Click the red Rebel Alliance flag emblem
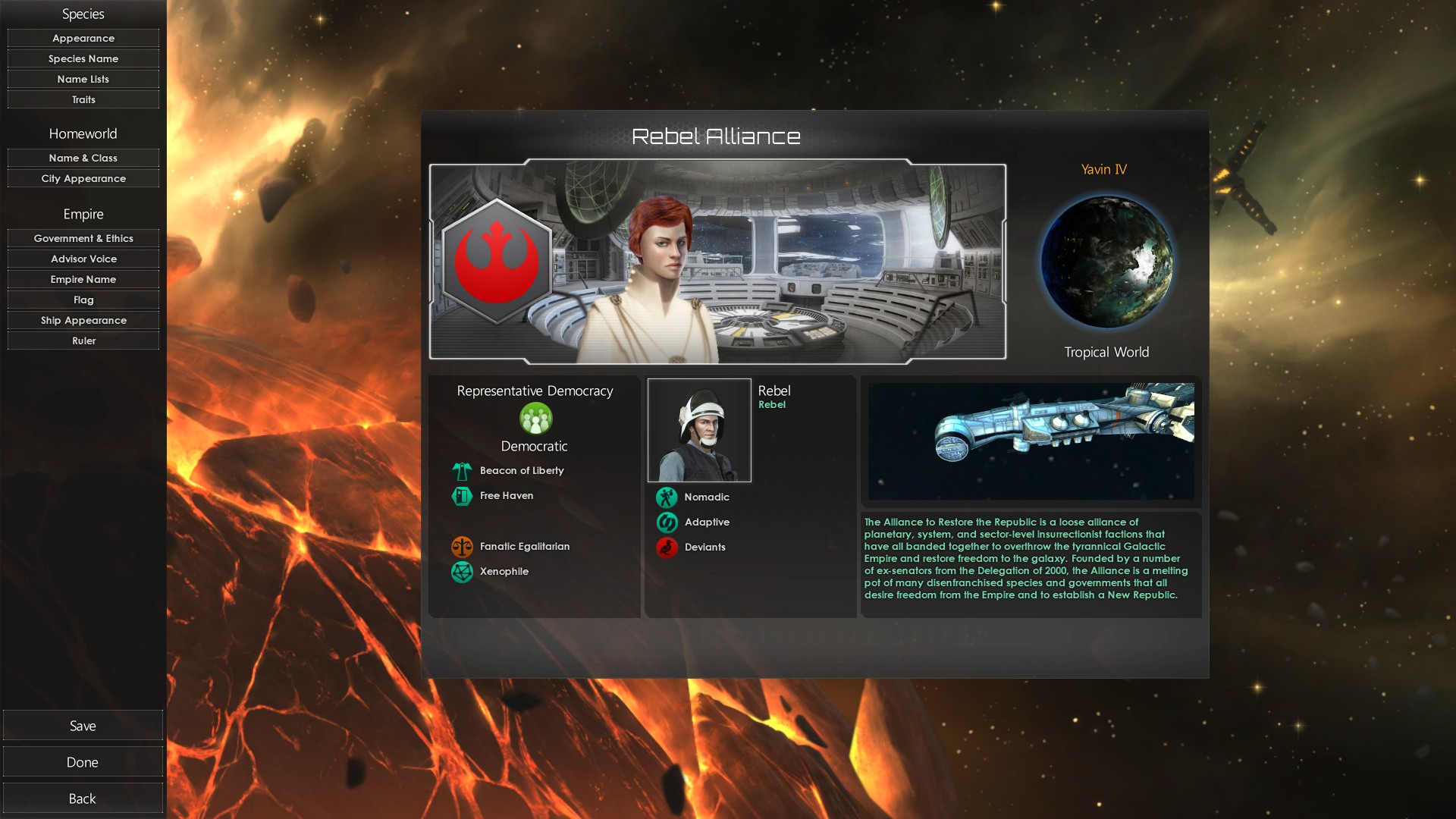The height and width of the screenshot is (819, 1456). click(x=497, y=261)
